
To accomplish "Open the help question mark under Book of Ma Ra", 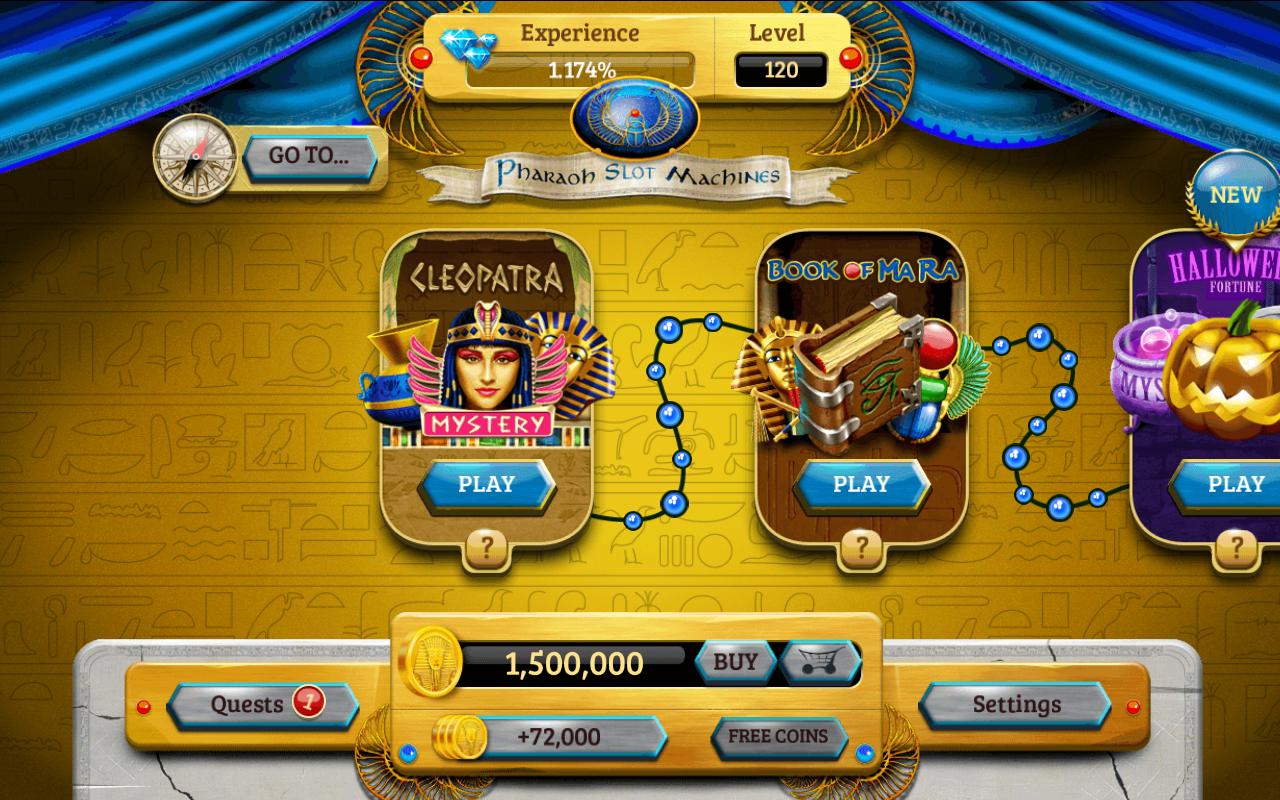I will pos(862,547).
